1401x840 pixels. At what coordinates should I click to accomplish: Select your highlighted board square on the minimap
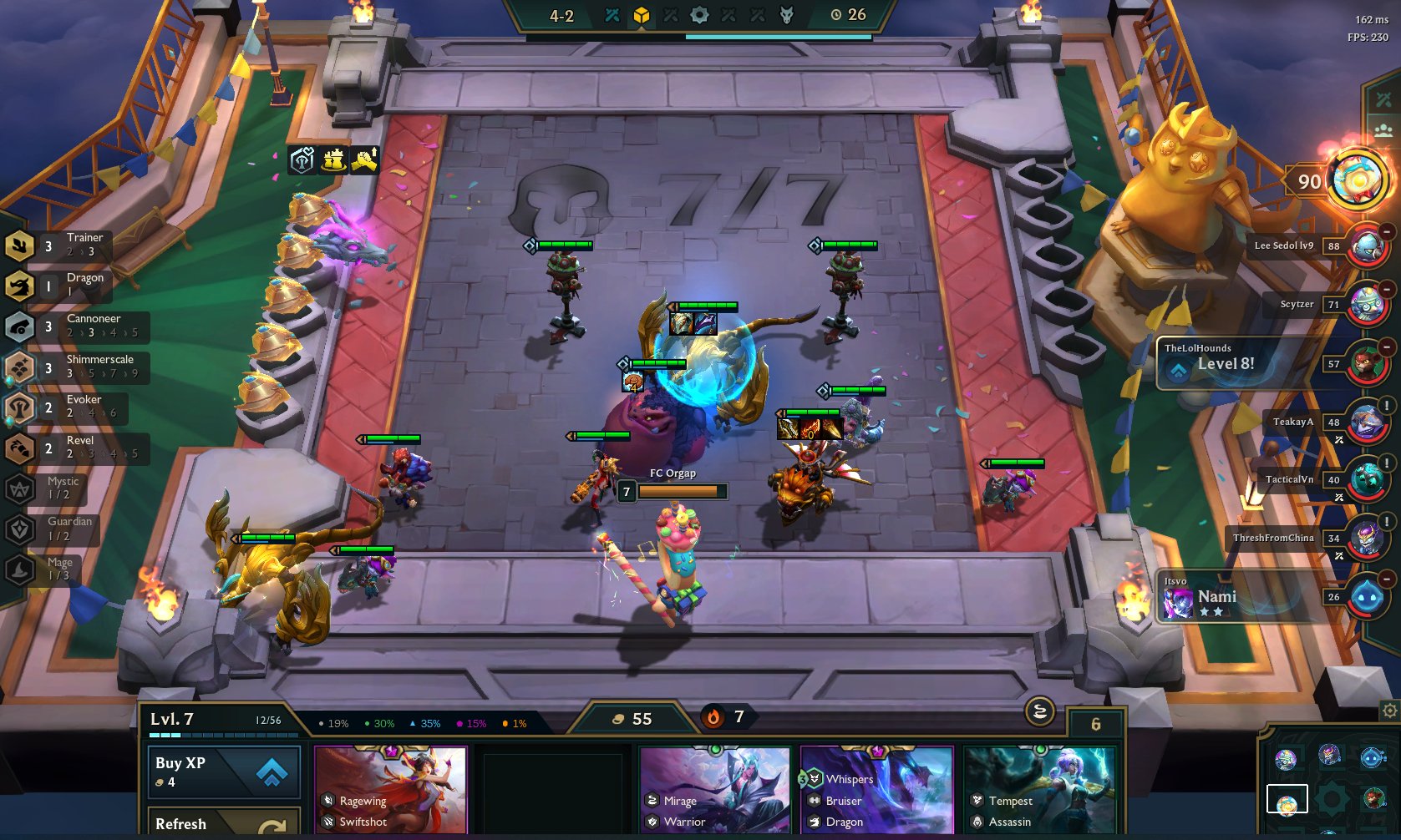1288,799
